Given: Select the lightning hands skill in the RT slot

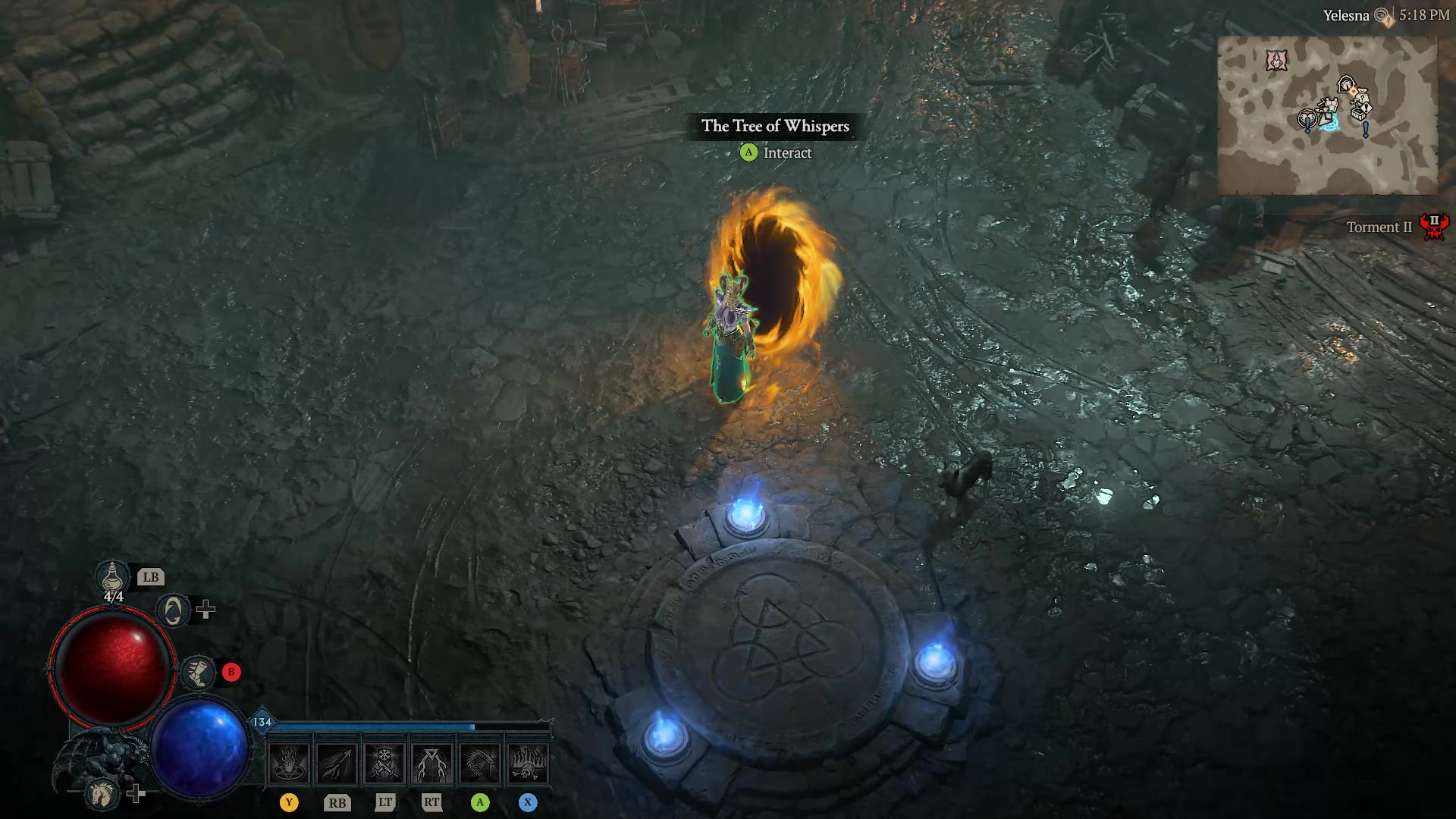Looking at the screenshot, I should click(x=432, y=764).
